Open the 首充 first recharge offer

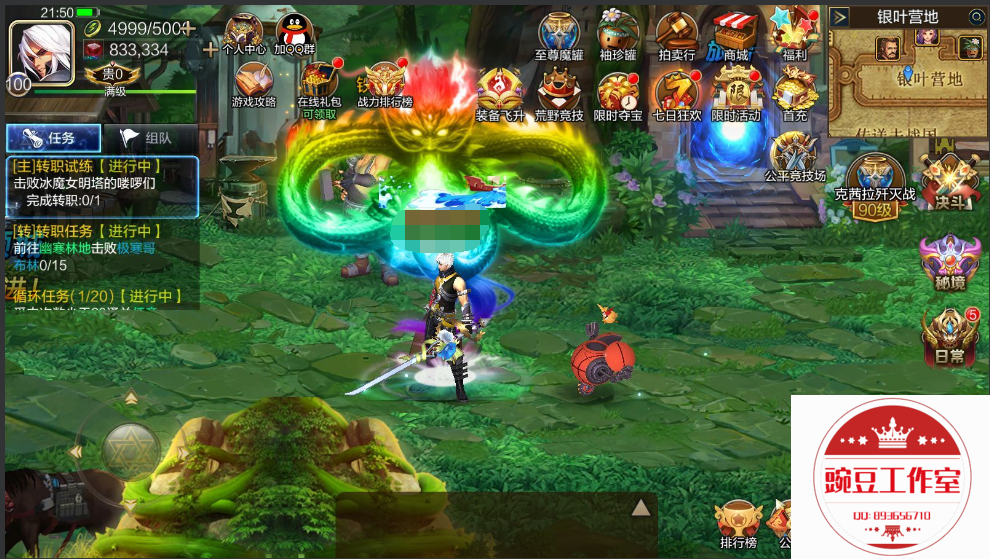795,94
